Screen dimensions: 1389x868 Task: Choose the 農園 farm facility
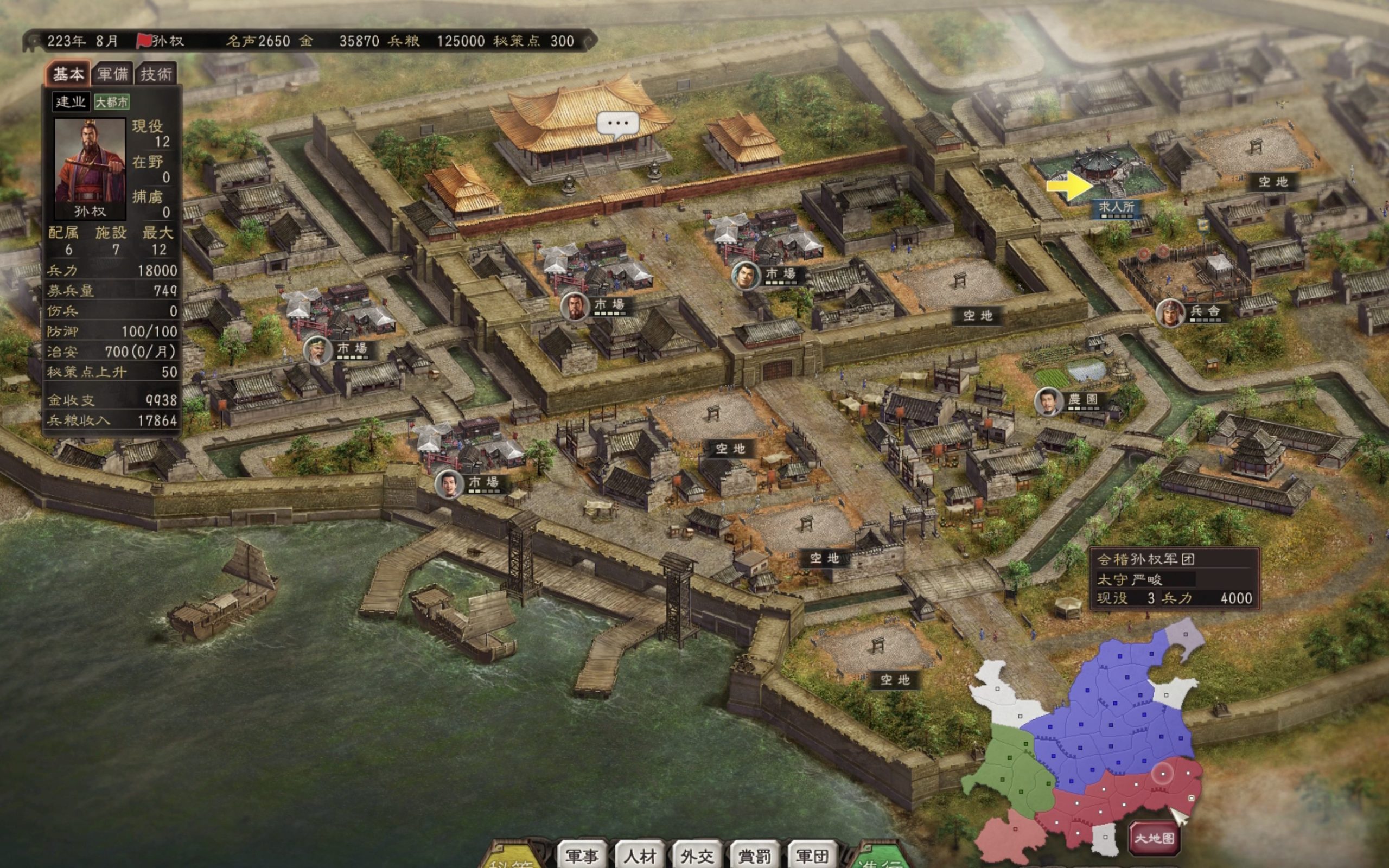[x=1082, y=400]
